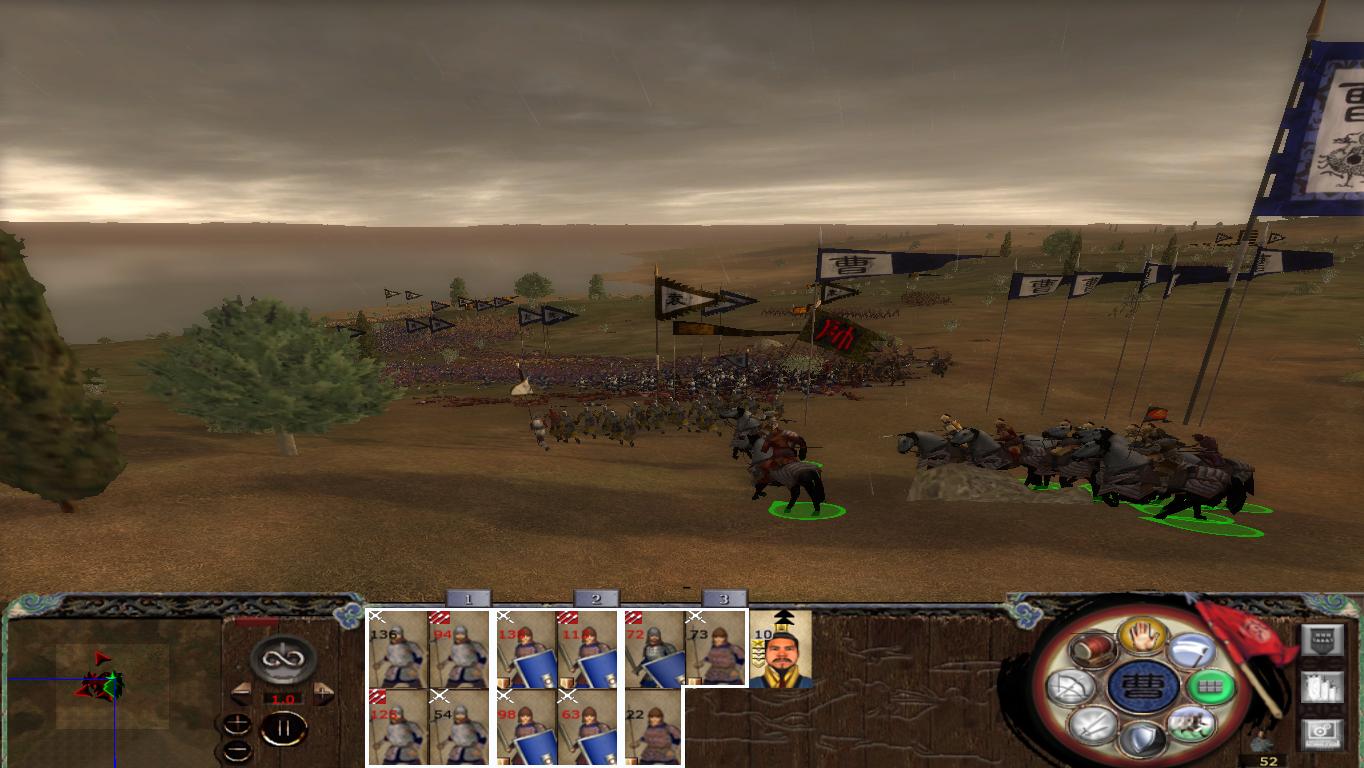1364x768 pixels.
Task: Order withdraw using the running horse icon
Action: click(1193, 722)
